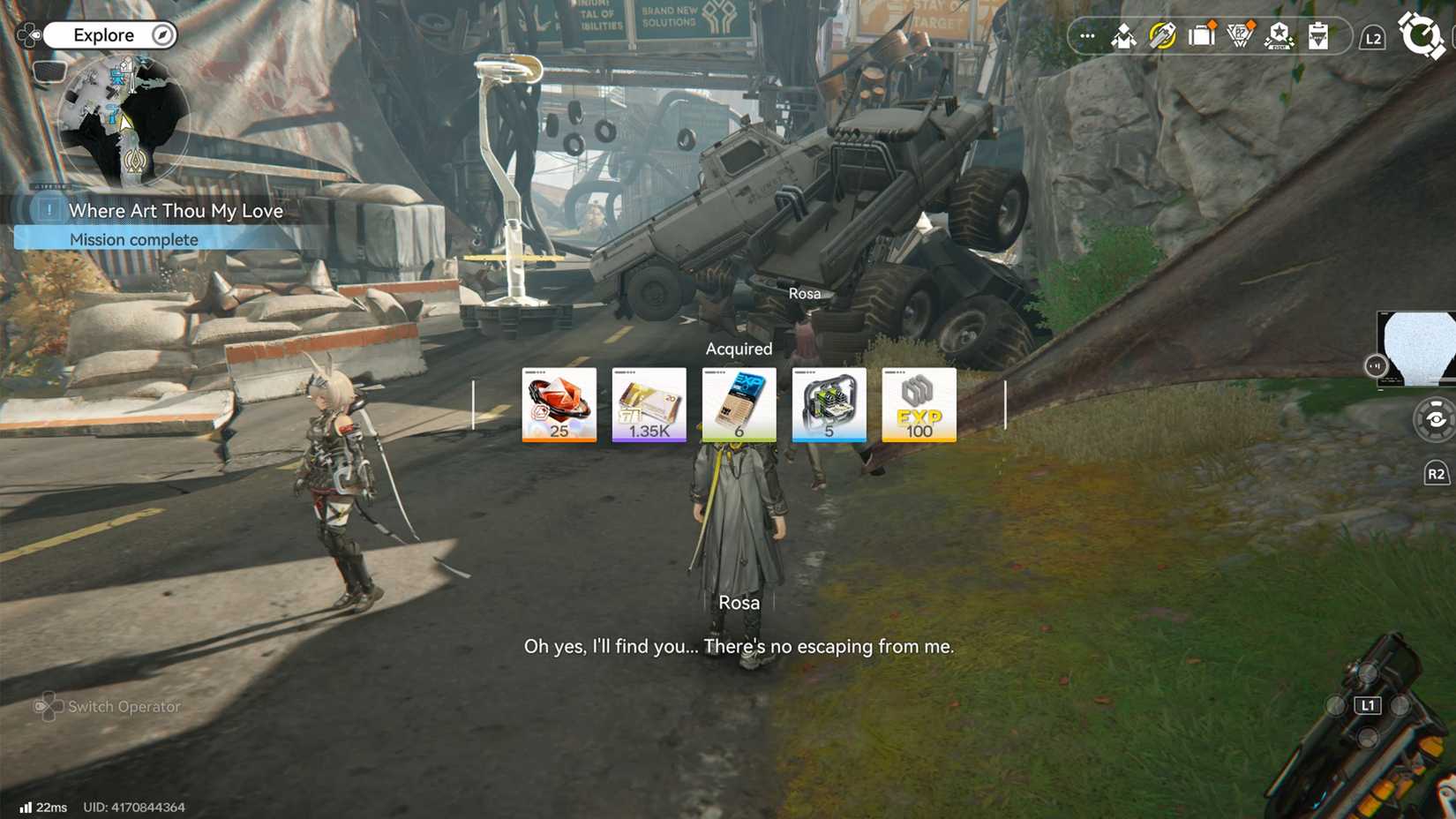The image size is (1456, 819).
Task: Activate the Switch Operator prompt
Action: click(108, 707)
